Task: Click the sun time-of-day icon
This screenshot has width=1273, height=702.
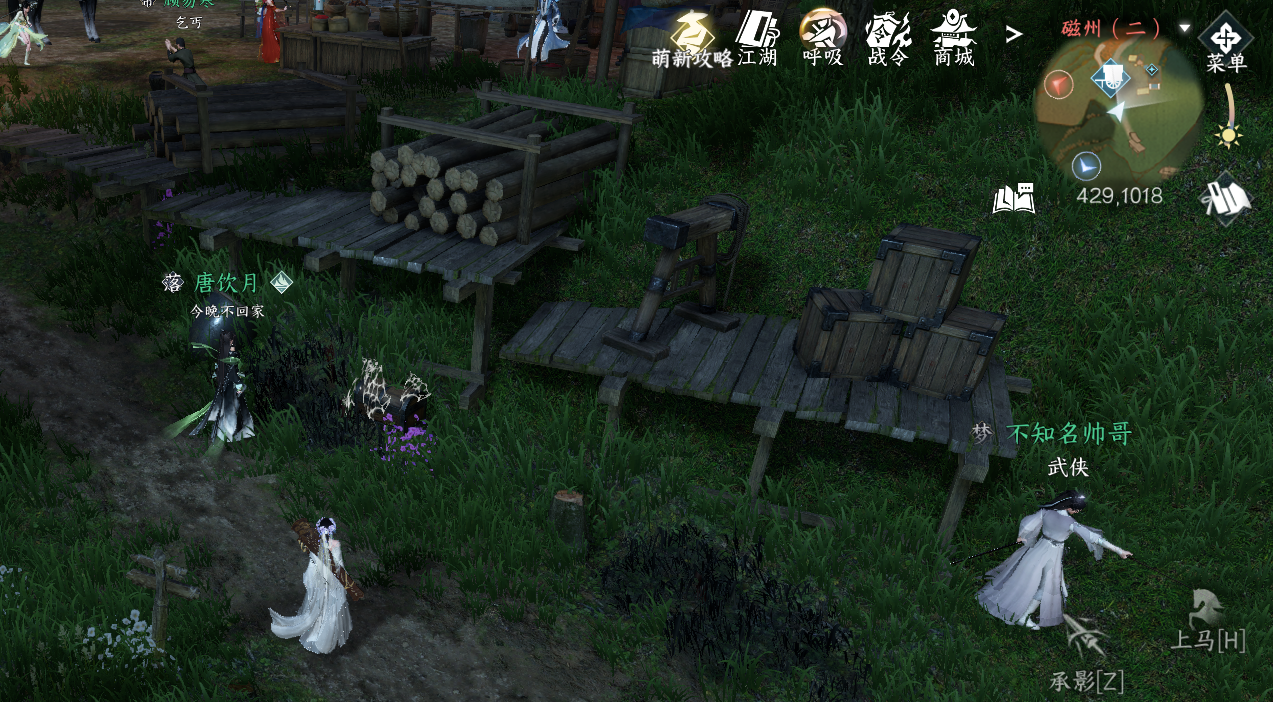Action: point(1229,135)
